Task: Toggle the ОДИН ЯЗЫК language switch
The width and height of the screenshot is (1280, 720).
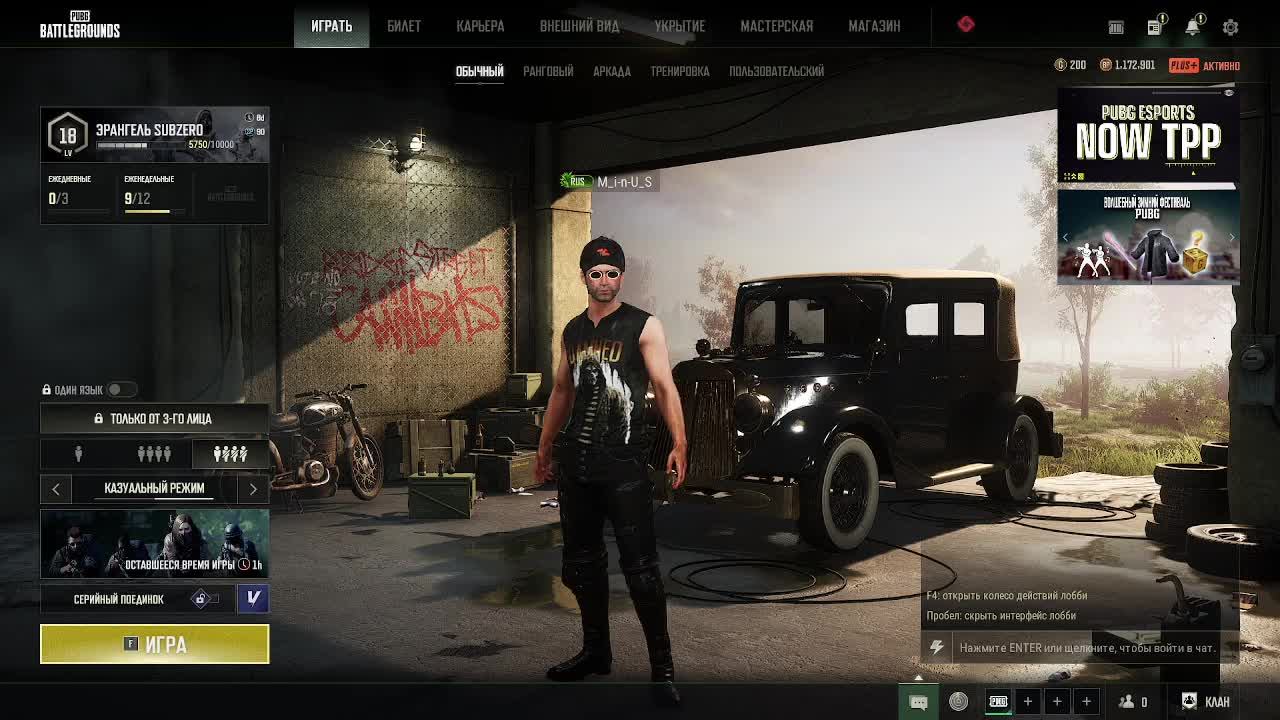Action: coord(118,390)
